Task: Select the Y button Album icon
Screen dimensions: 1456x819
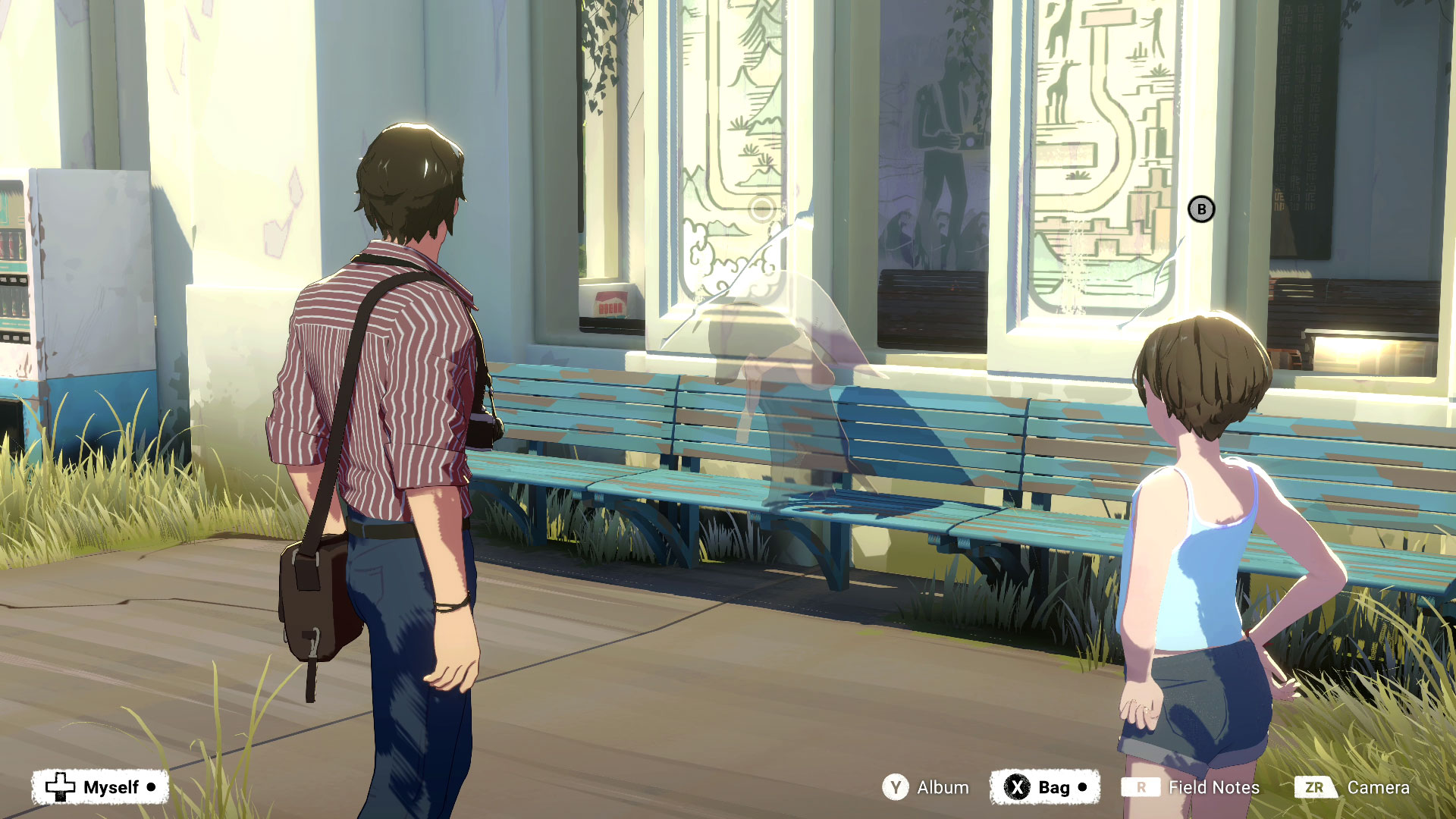Action: [897, 788]
